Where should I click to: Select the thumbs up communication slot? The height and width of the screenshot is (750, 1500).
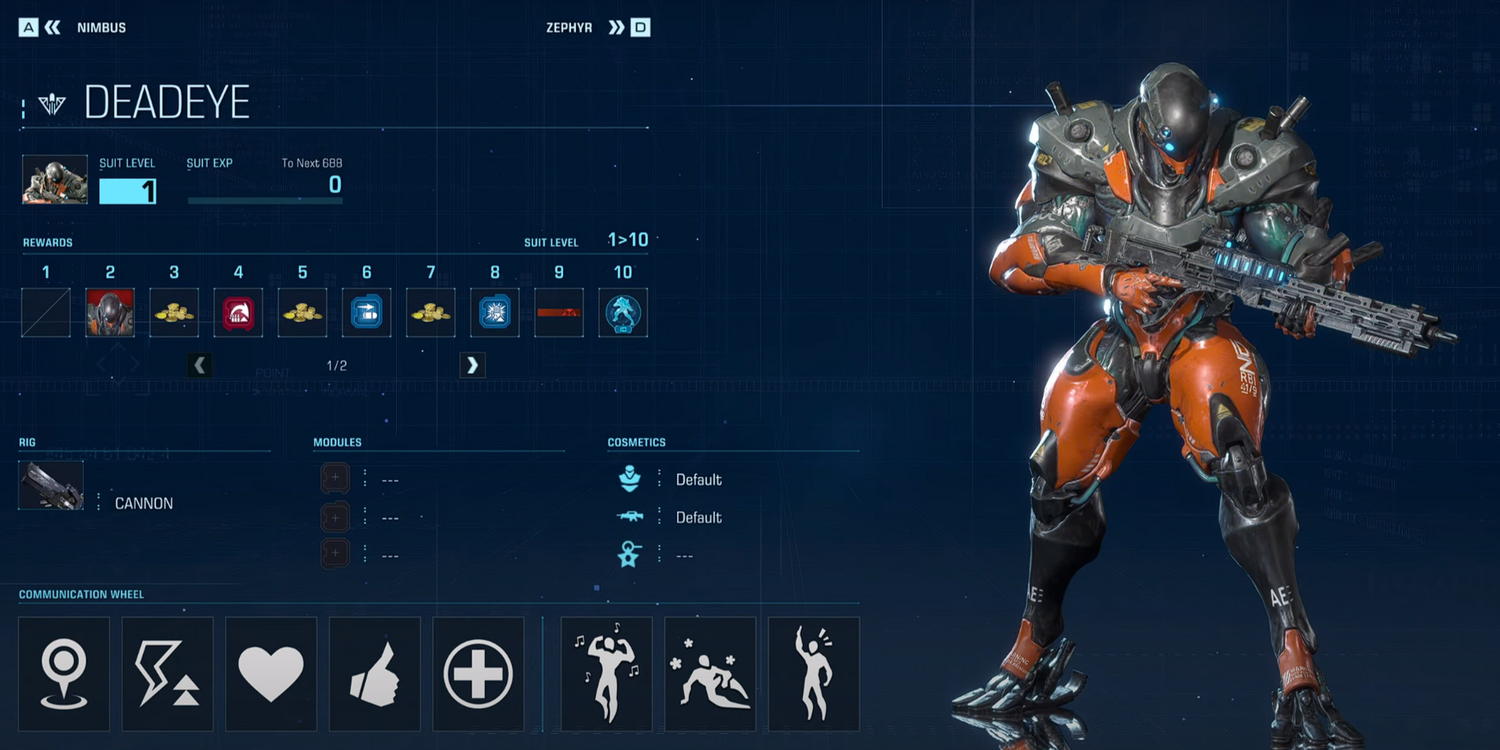(x=374, y=673)
